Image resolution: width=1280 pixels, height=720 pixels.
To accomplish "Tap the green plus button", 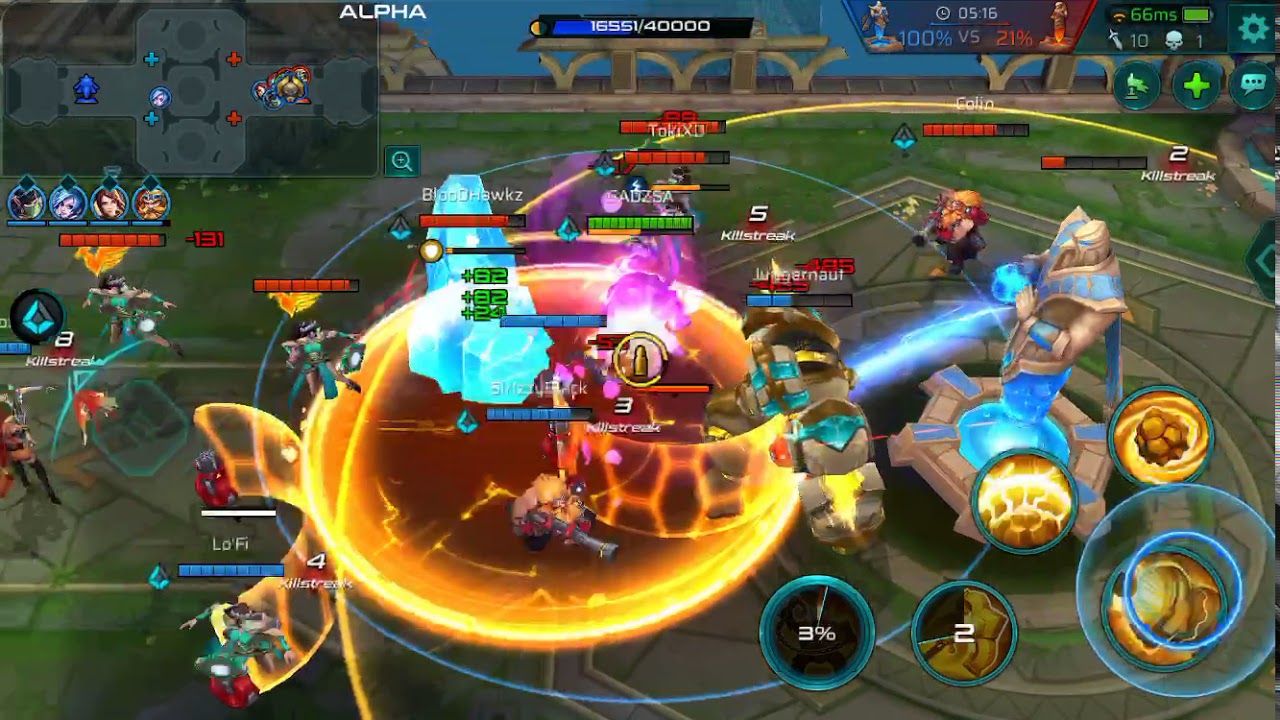I will click(1196, 86).
